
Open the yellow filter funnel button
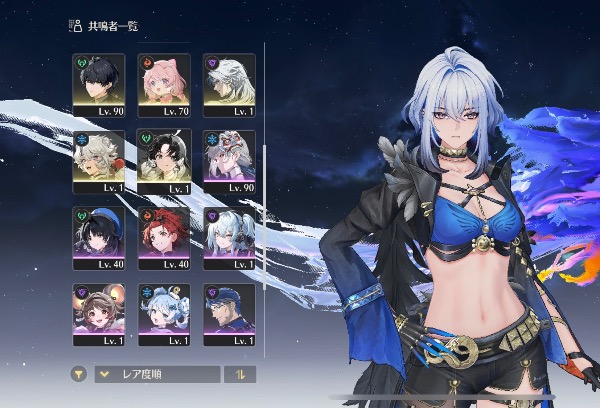point(79,375)
